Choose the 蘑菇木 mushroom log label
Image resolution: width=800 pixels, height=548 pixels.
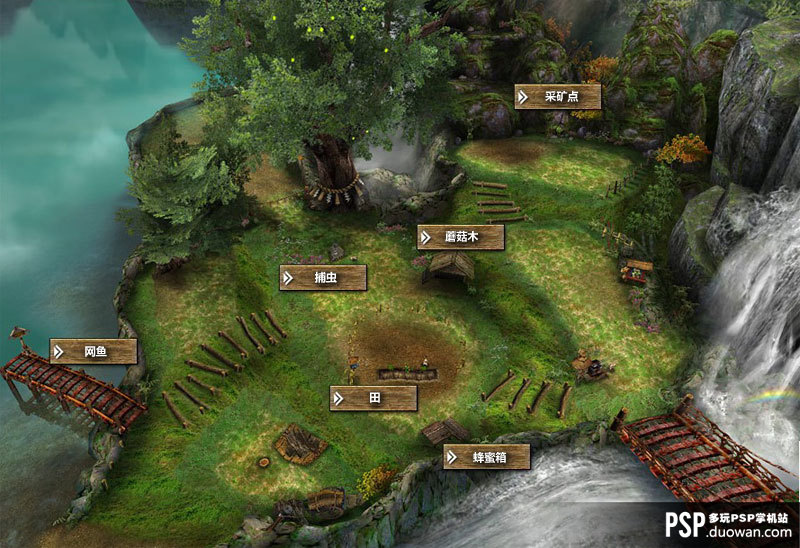(460, 237)
